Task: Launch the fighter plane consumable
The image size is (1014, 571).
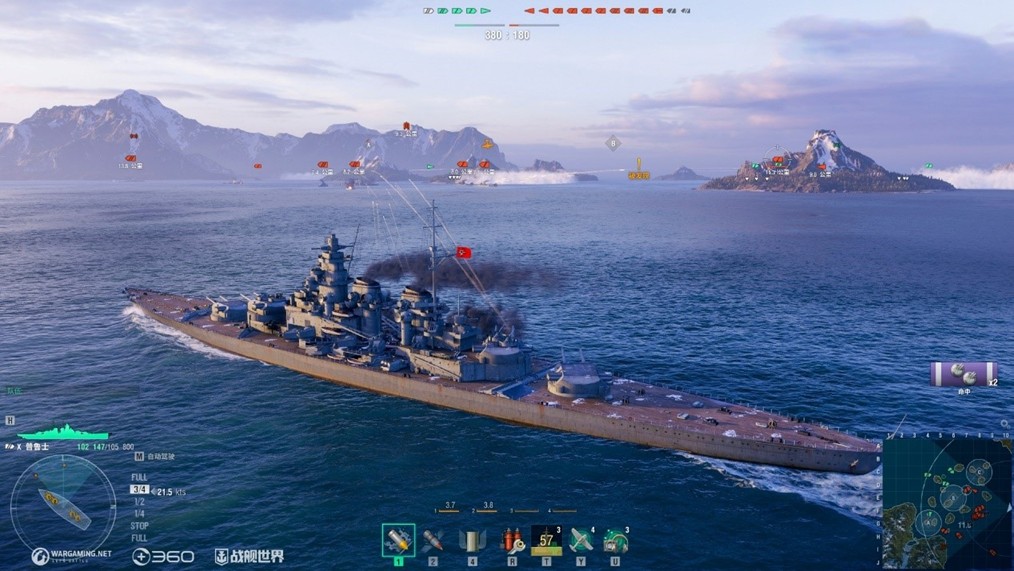Action: pyautogui.click(x=581, y=540)
